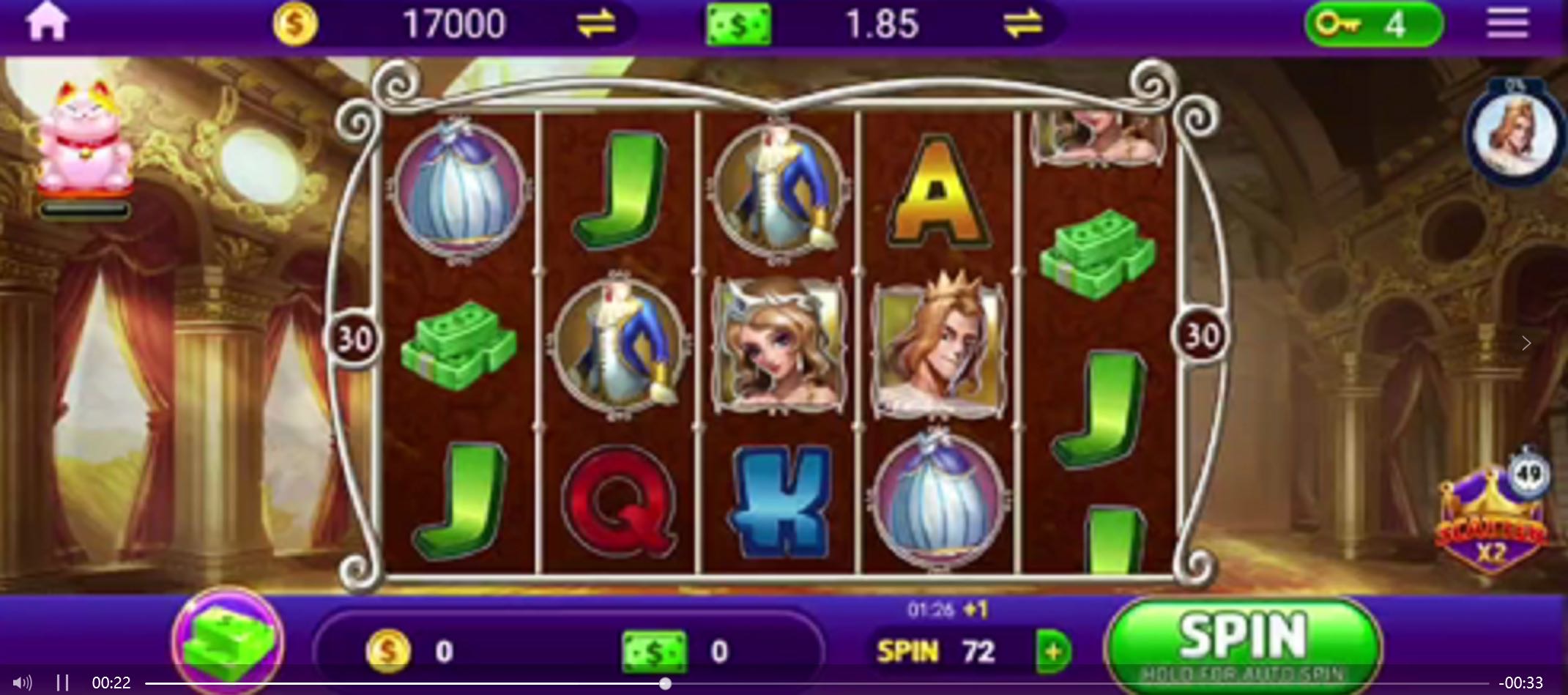Open the hamburger menu
Viewport: 1568px width, 695px height.
(1507, 23)
